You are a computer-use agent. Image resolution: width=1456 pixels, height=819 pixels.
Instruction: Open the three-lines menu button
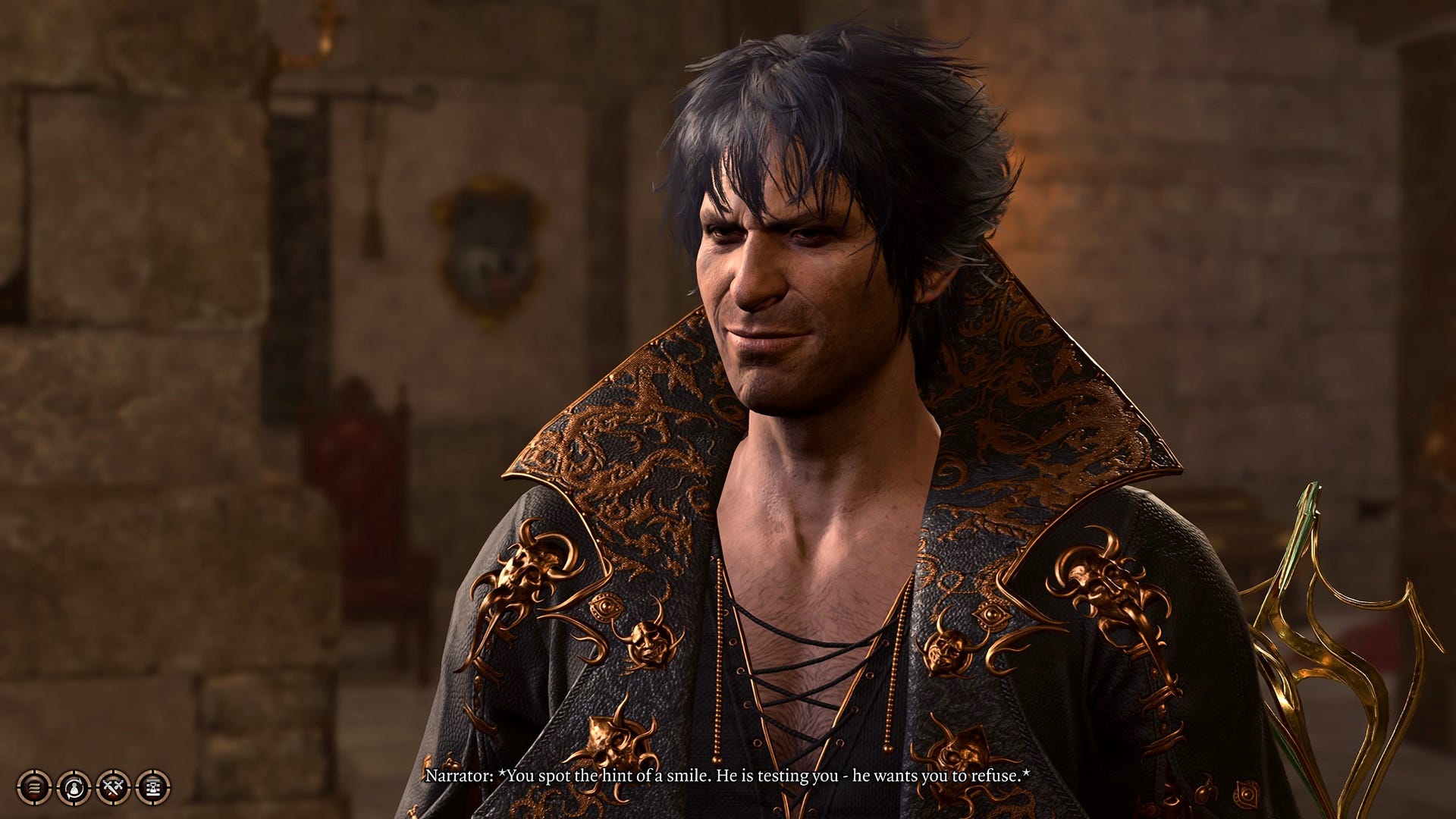(x=34, y=787)
